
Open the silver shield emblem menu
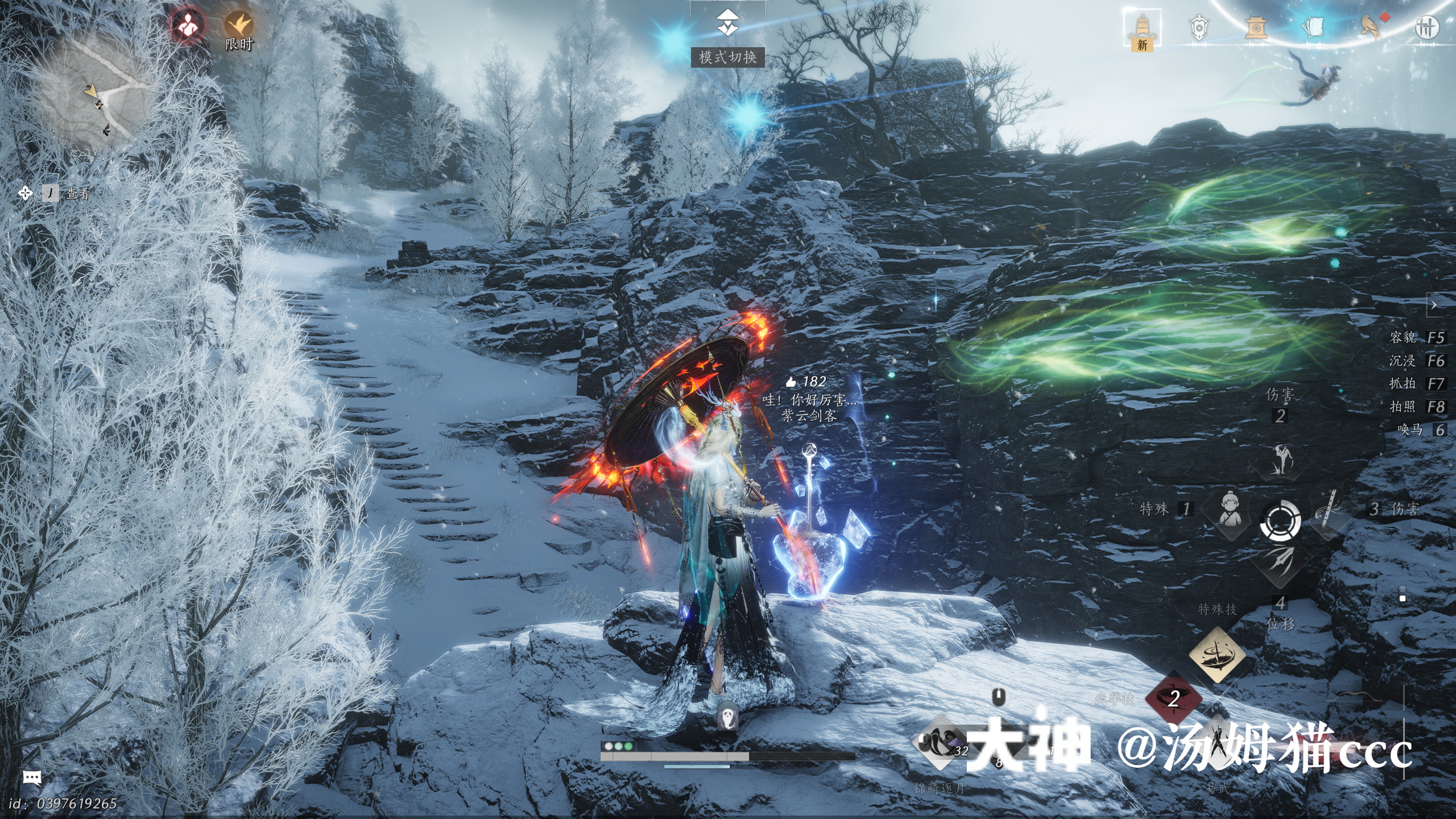[x=1199, y=27]
